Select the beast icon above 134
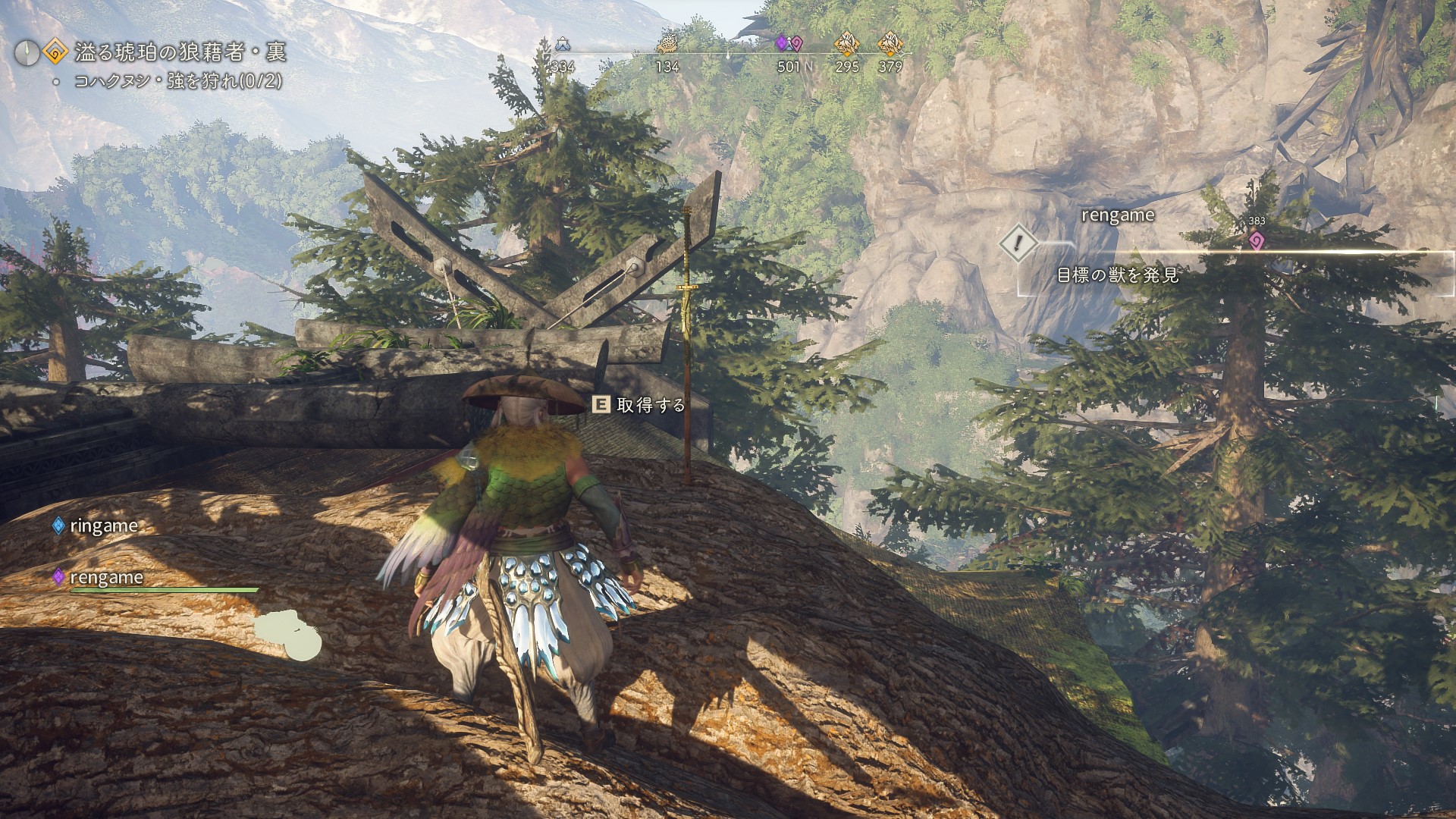Screen dimensions: 1456x819 [x=667, y=44]
